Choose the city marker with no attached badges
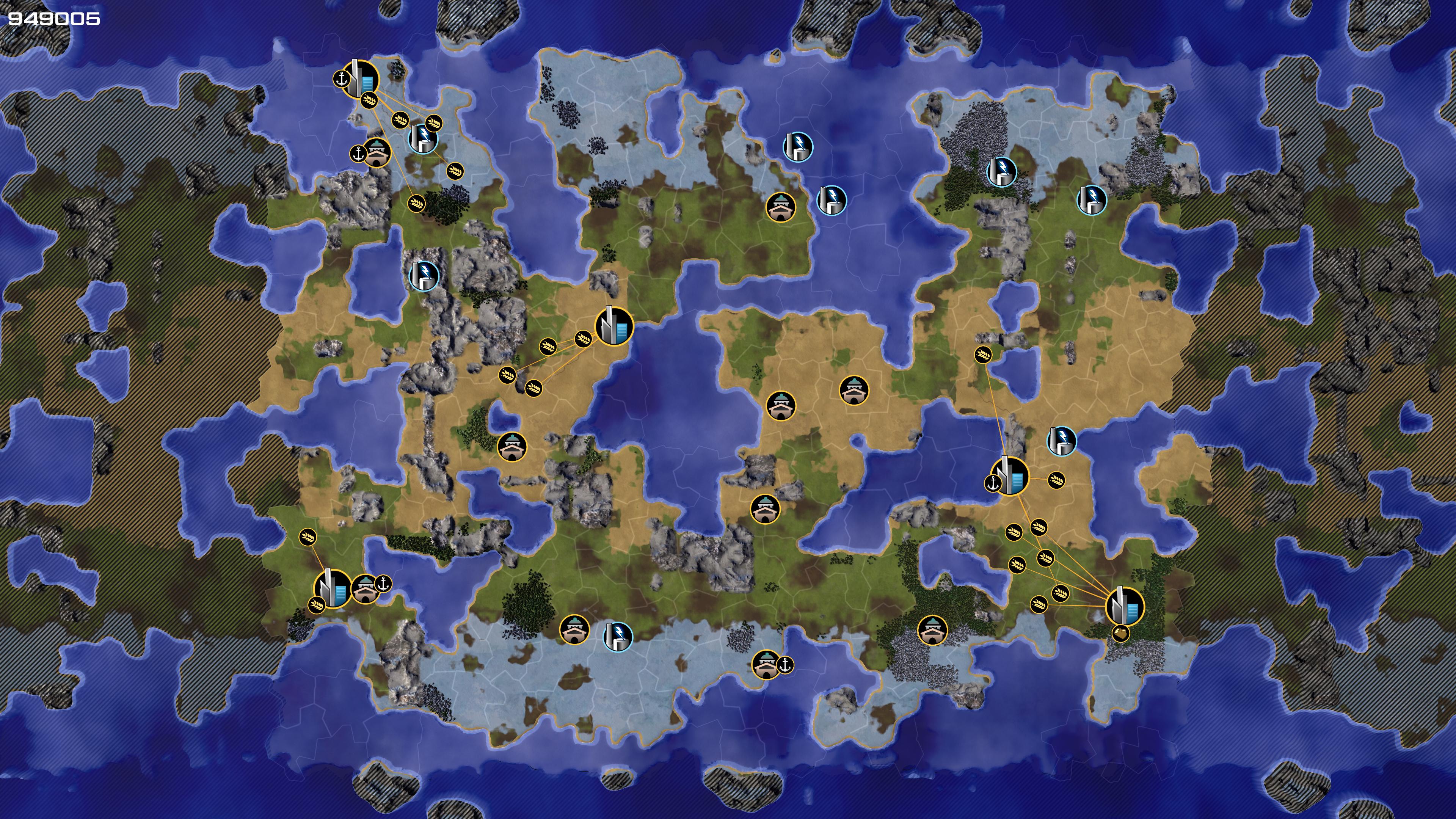The image size is (1456, 819). [x=614, y=327]
